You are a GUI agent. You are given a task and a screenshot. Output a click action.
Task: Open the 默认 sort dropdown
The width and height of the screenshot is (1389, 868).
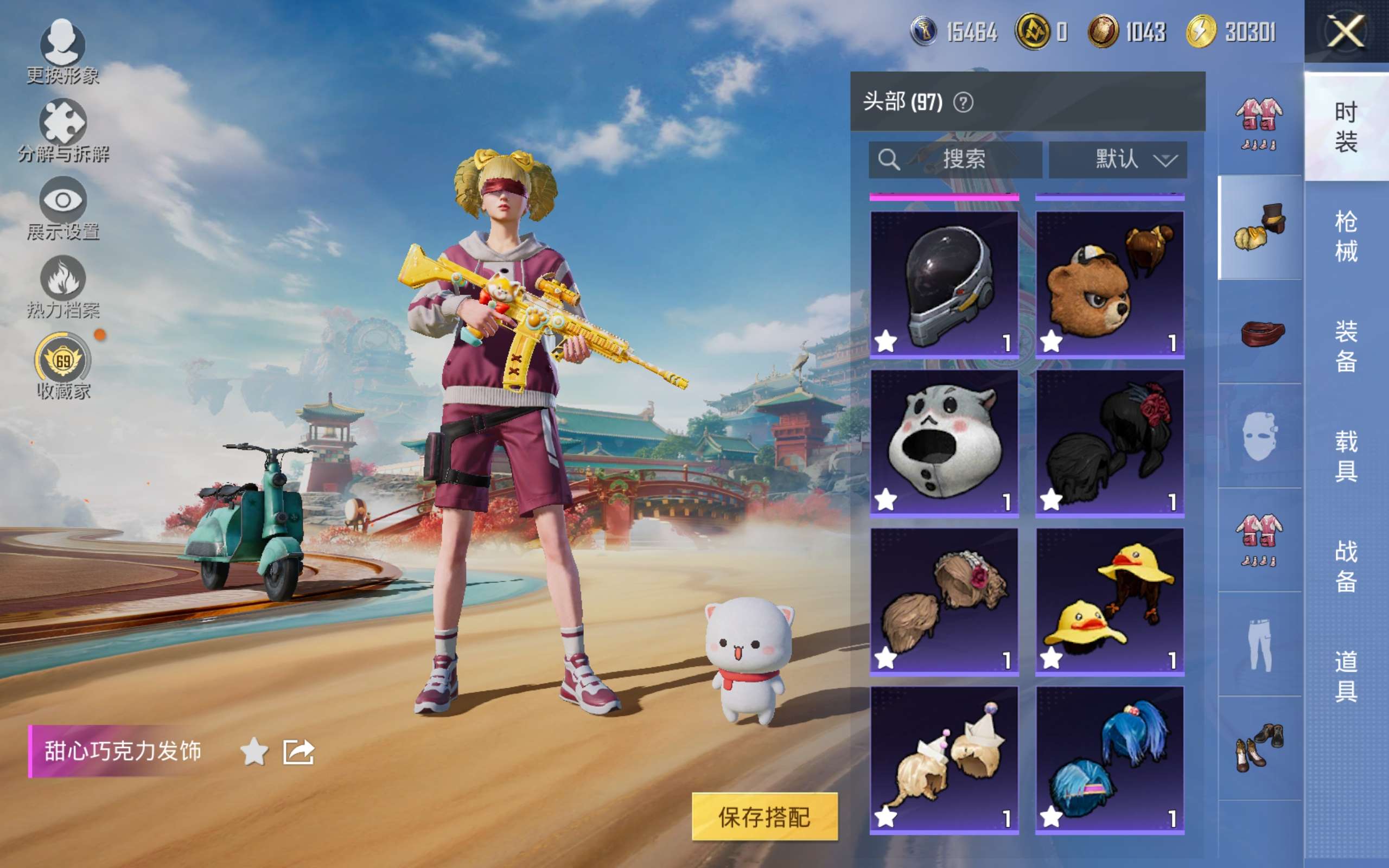[1118, 159]
